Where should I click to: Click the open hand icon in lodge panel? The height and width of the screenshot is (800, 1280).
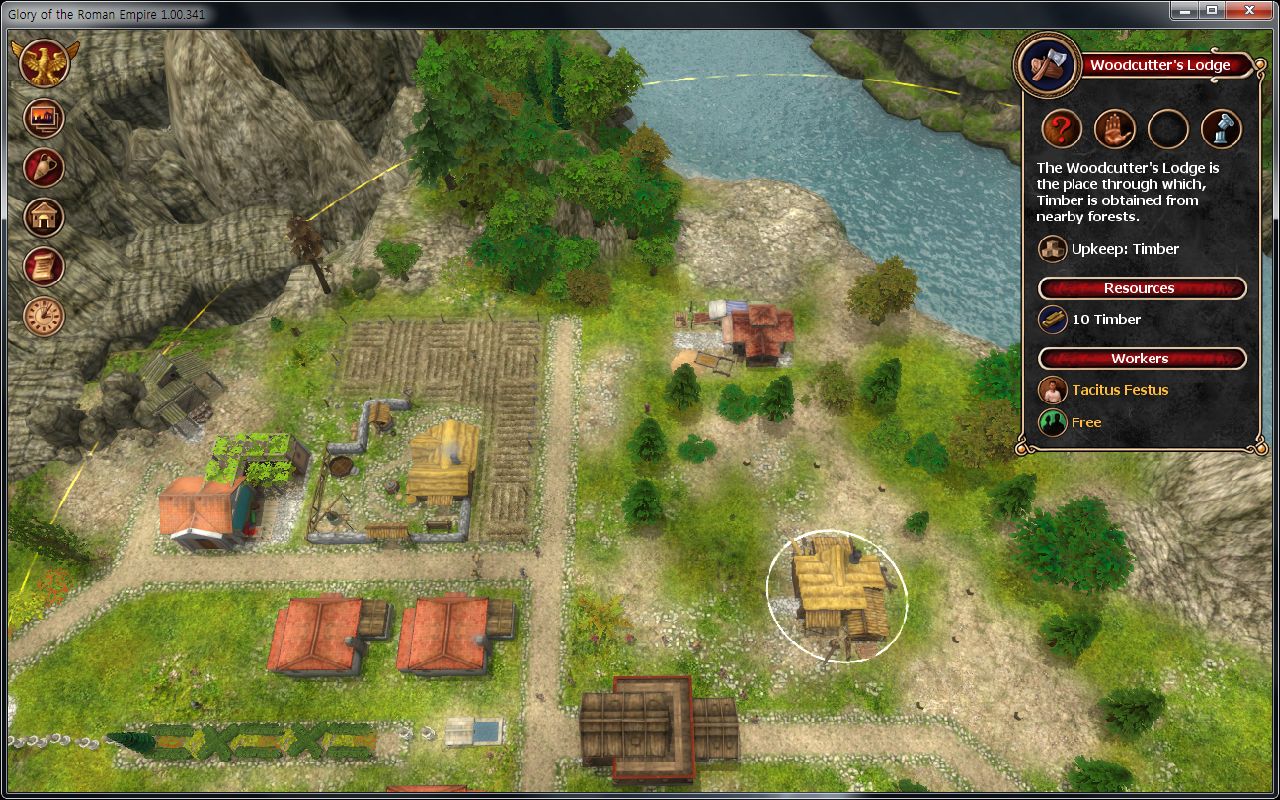tap(1114, 129)
